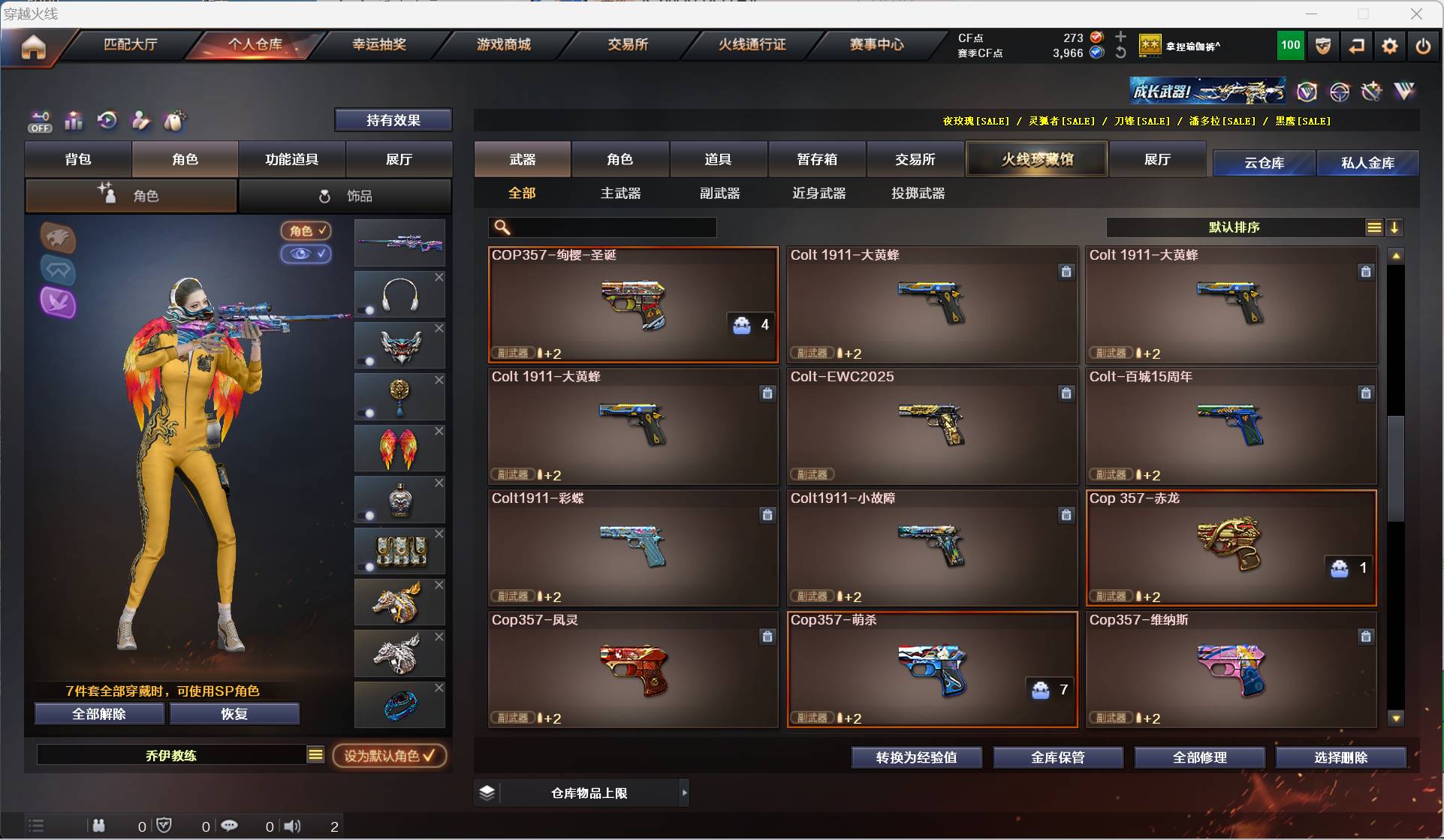Screen dimensions: 1444x840
Task: Click the trash icon on Colt-EWC2025
Action: pyautogui.click(x=1066, y=393)
